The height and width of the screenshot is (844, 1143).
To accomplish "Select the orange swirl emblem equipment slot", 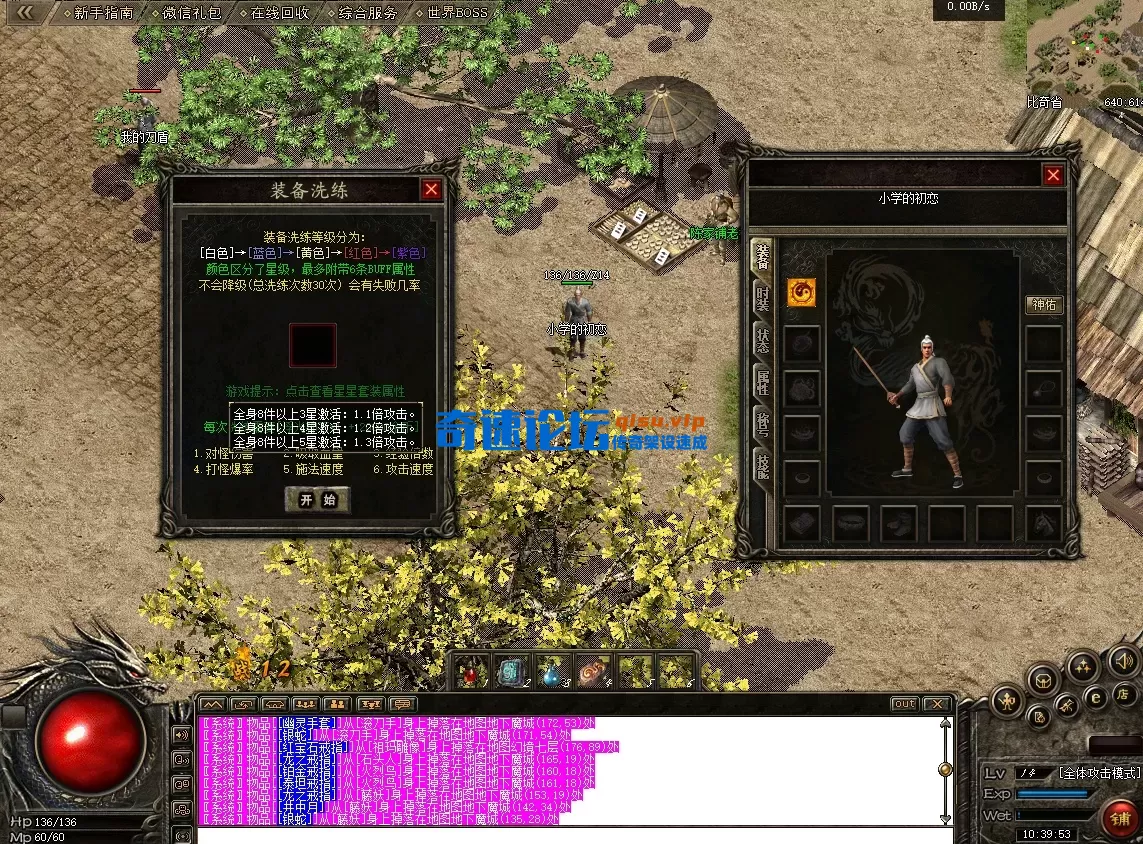I will [x=801, y=292].
